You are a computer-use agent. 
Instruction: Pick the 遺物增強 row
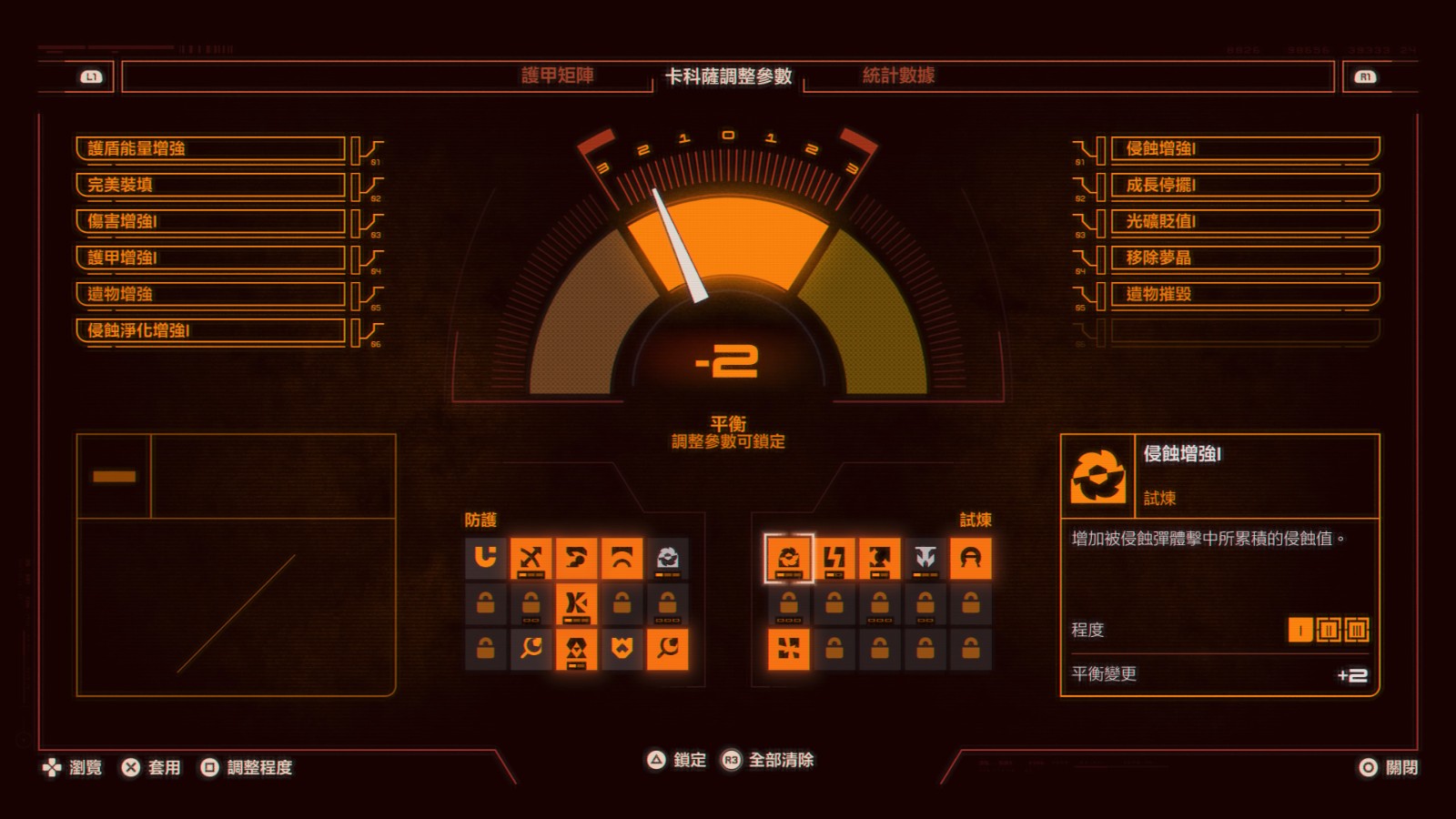point(210,294)
